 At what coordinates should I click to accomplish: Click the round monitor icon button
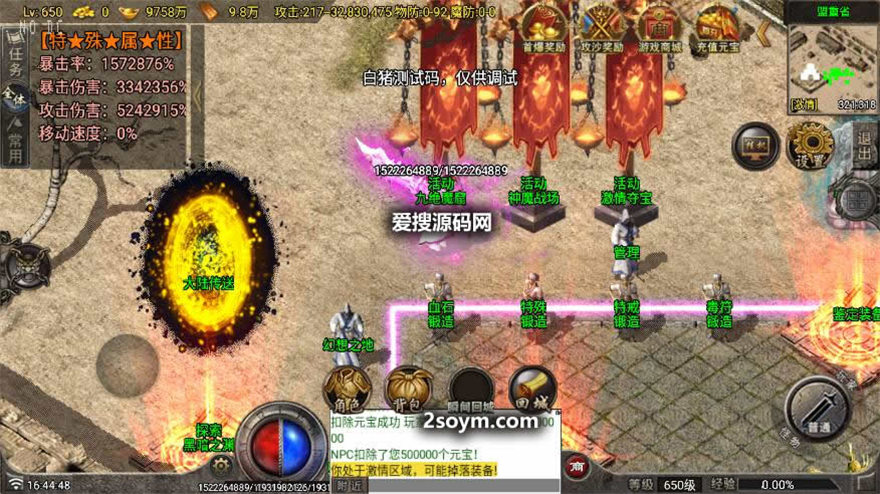pos(755,146)
